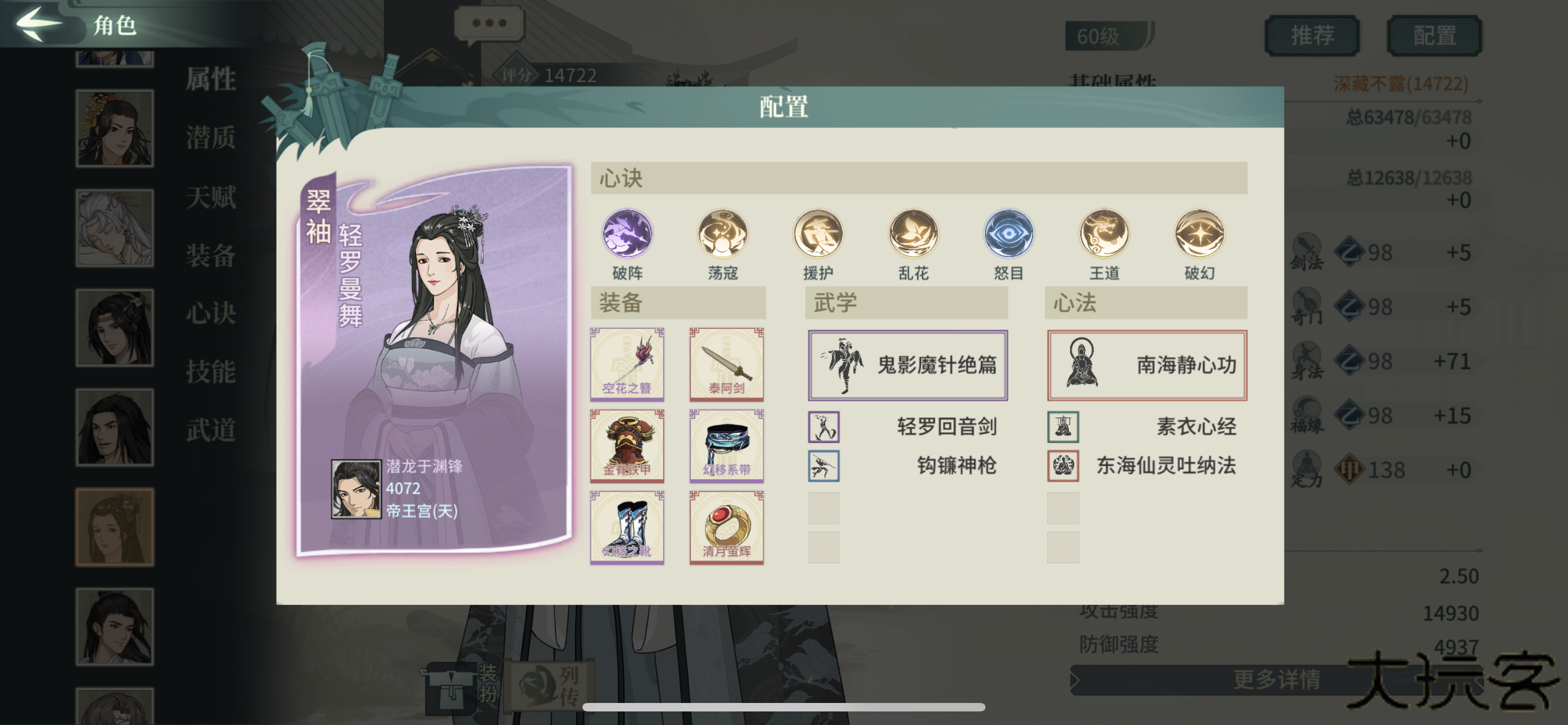Viewport: 1568px width, 725px height.
Task: Open the speech bubble chat indicator
Action: pyautogui.click(x=490, y=23)
